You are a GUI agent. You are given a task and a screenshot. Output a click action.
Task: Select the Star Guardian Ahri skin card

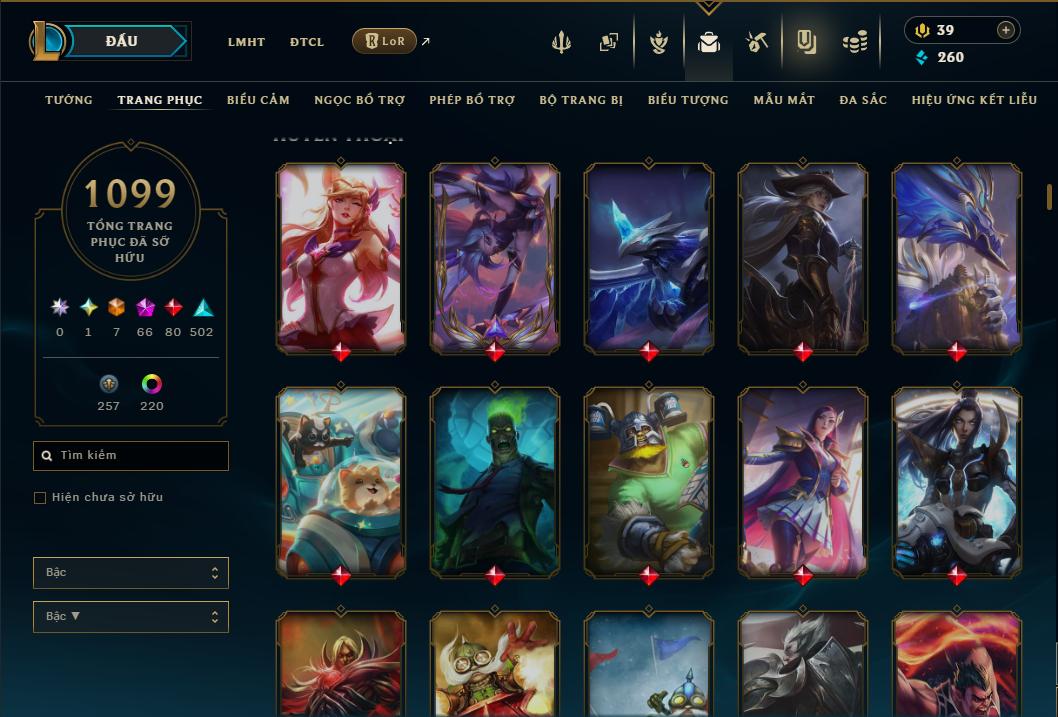(x=341, y=256)
